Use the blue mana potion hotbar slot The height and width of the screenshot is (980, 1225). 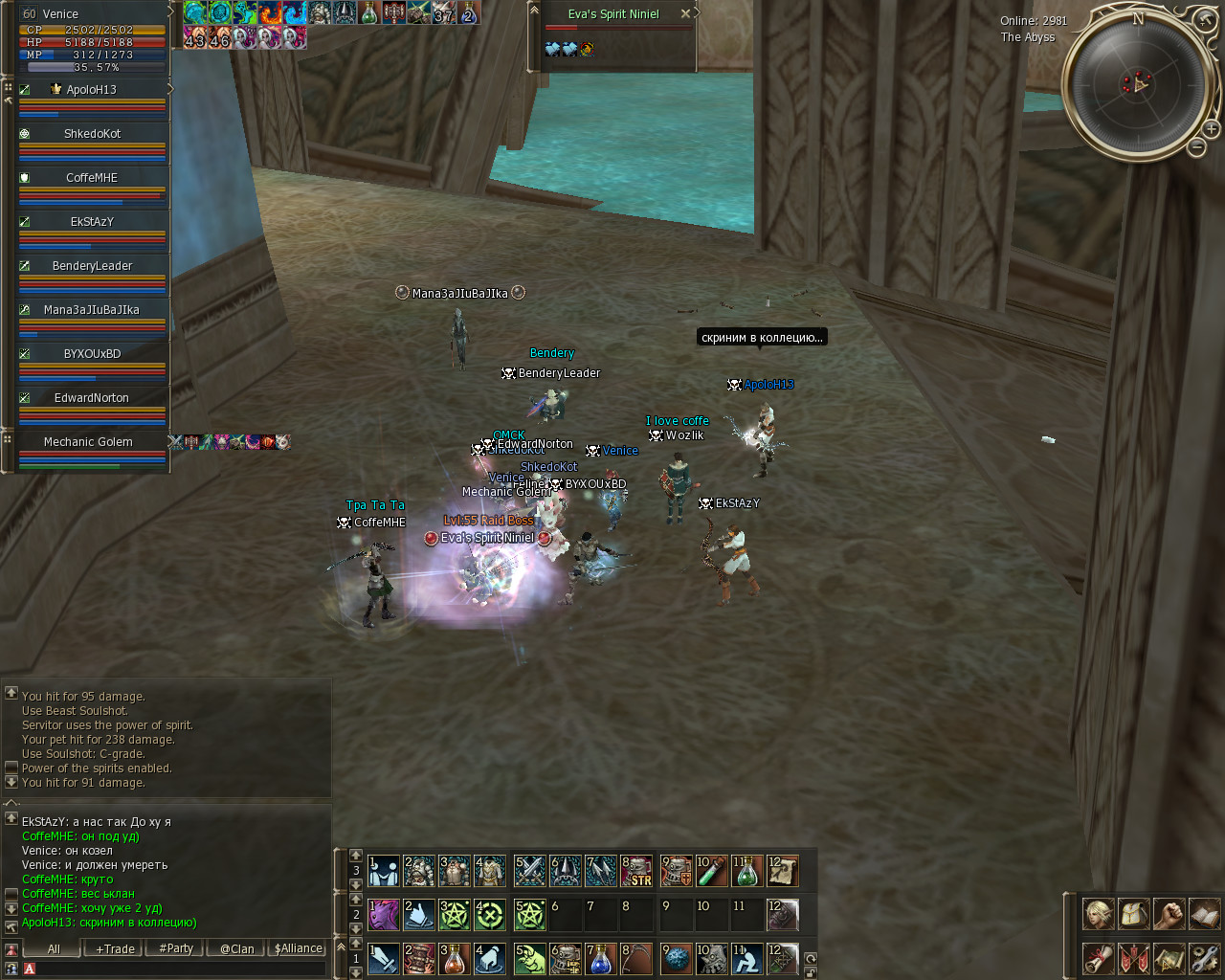tap(600, 959)
